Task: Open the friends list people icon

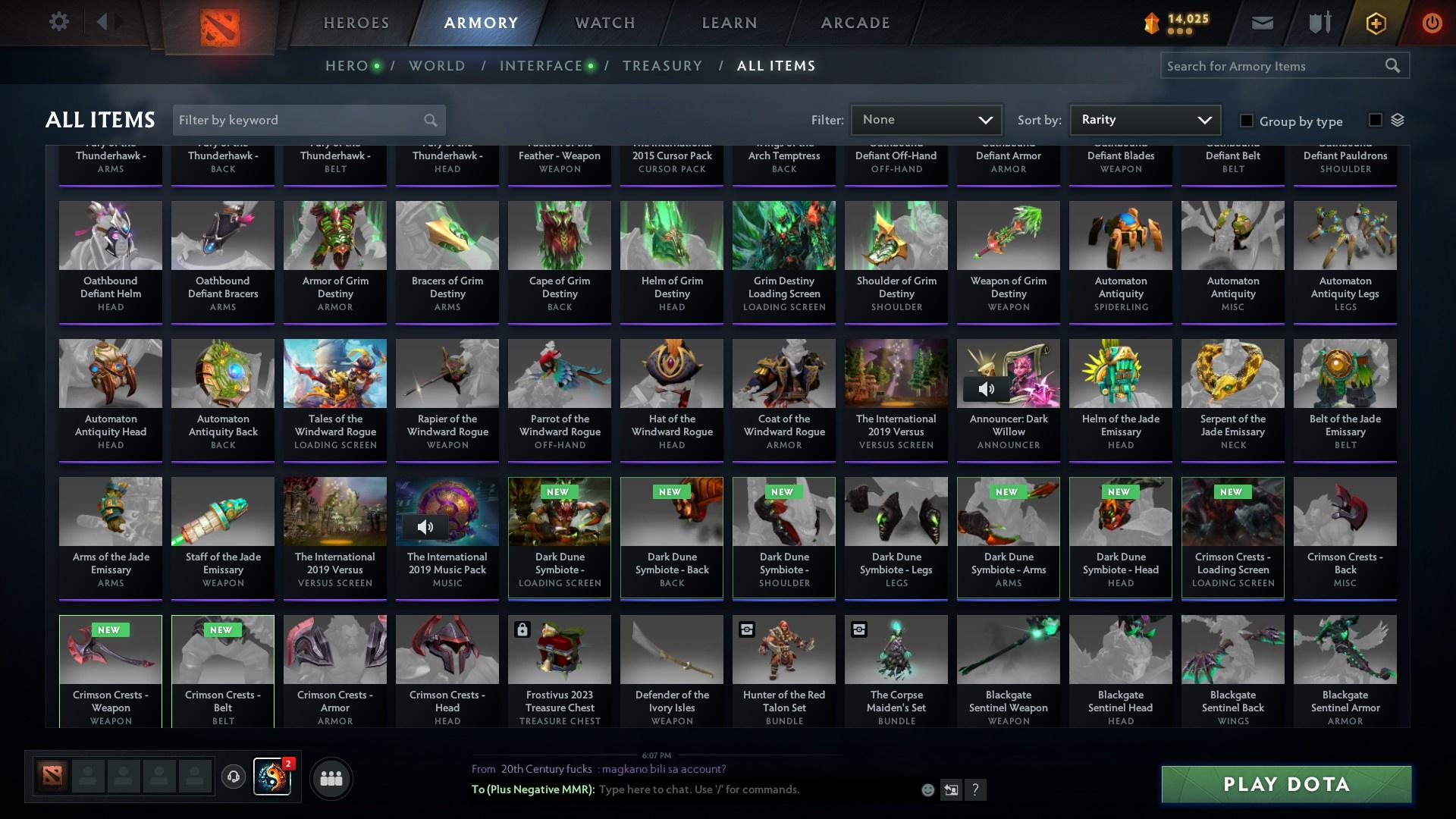Action: [x=330, y=778]
